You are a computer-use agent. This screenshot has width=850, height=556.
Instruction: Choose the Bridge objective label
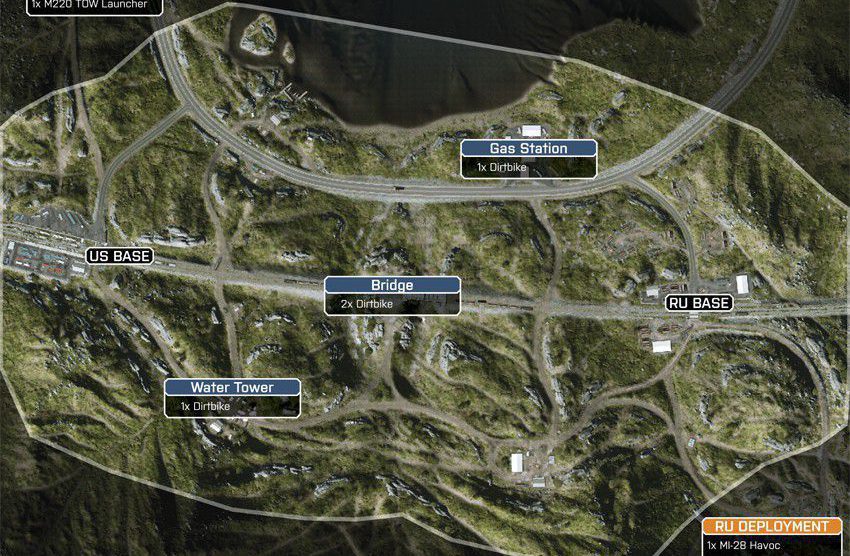pos(392,285)
